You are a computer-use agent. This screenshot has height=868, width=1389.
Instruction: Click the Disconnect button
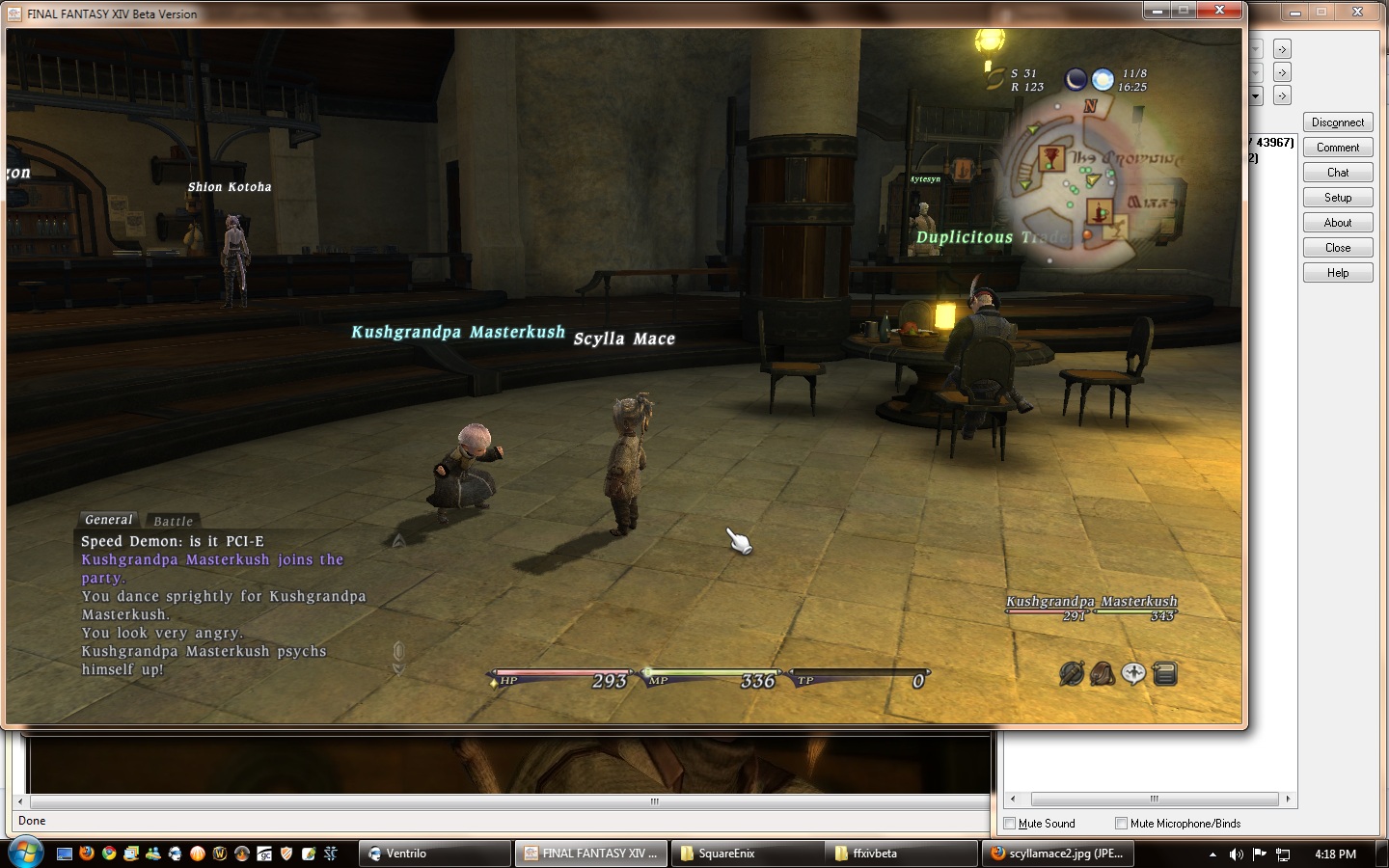[x=1337, y=122]
